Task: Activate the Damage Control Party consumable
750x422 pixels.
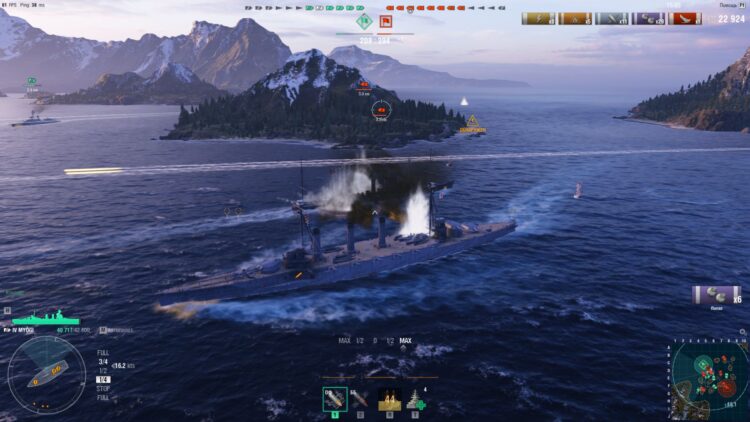Action: (x=389, y=400)
